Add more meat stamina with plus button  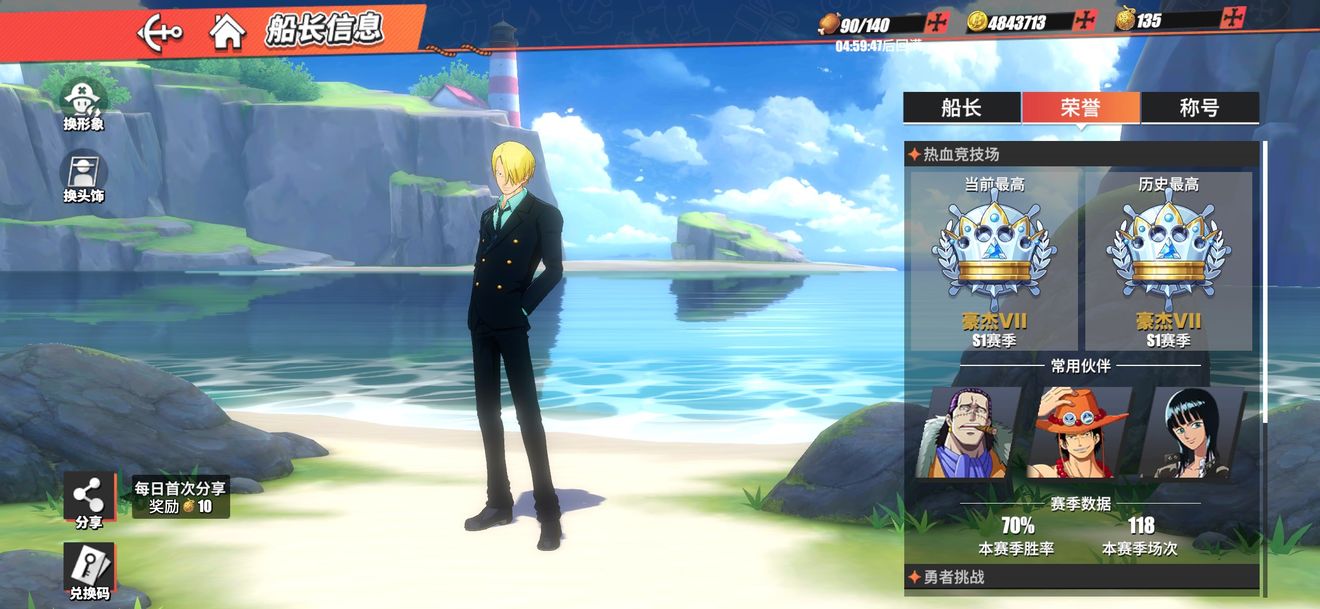coord(937,22)
